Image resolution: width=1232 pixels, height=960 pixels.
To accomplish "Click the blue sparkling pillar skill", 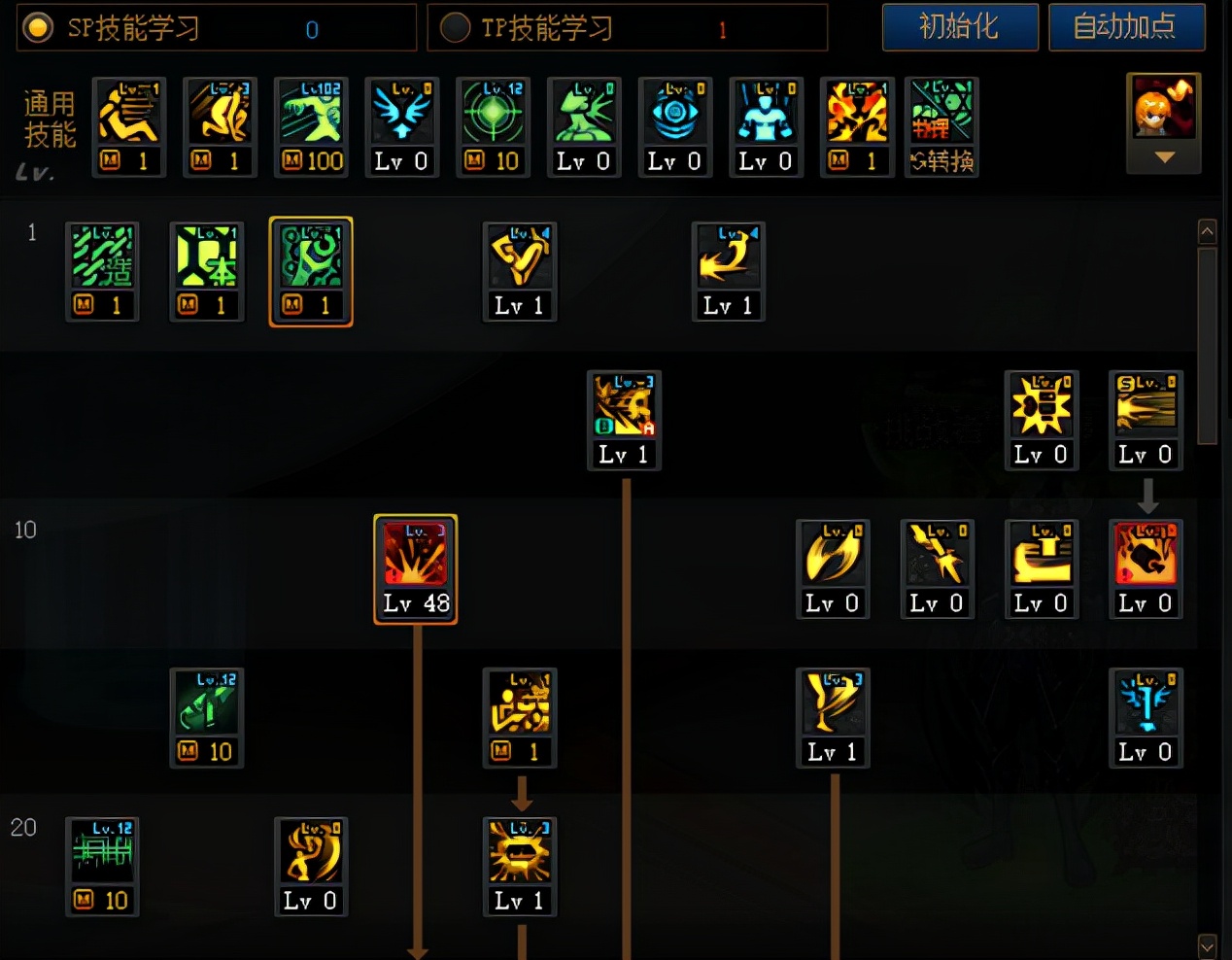I will 1146,717.
